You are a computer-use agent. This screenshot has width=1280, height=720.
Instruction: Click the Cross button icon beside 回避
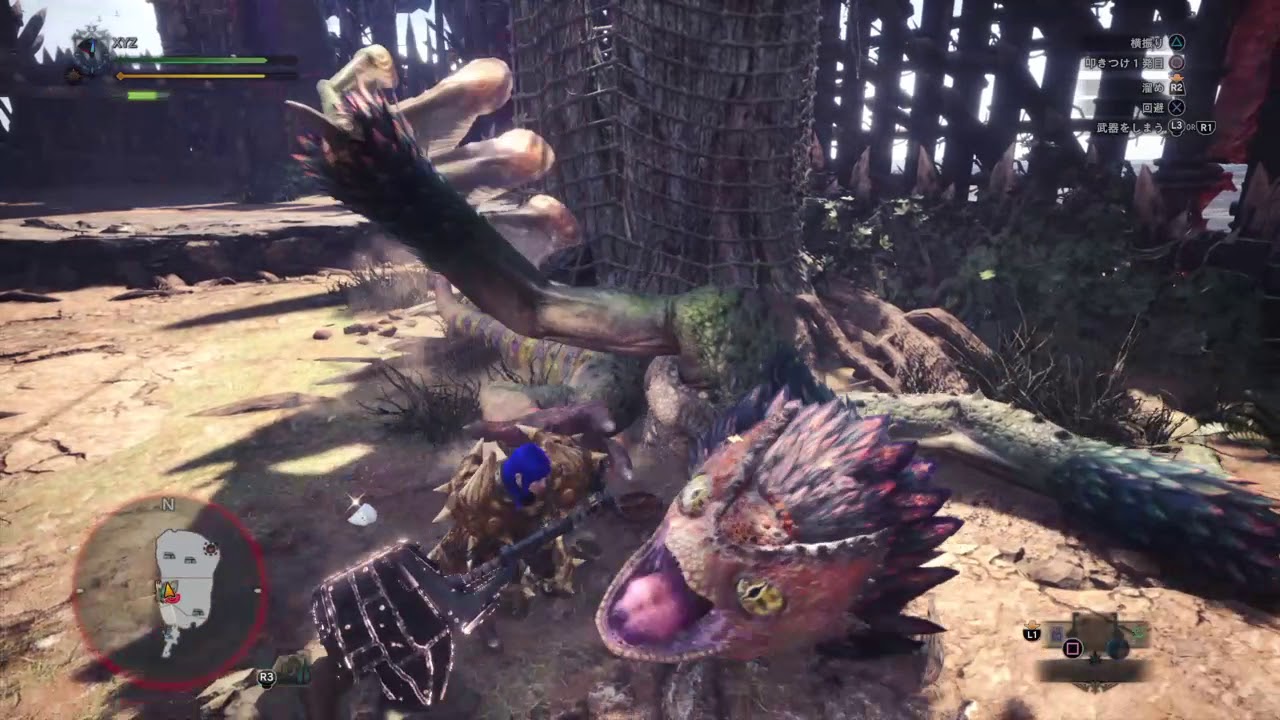[x=1175, y=108]
